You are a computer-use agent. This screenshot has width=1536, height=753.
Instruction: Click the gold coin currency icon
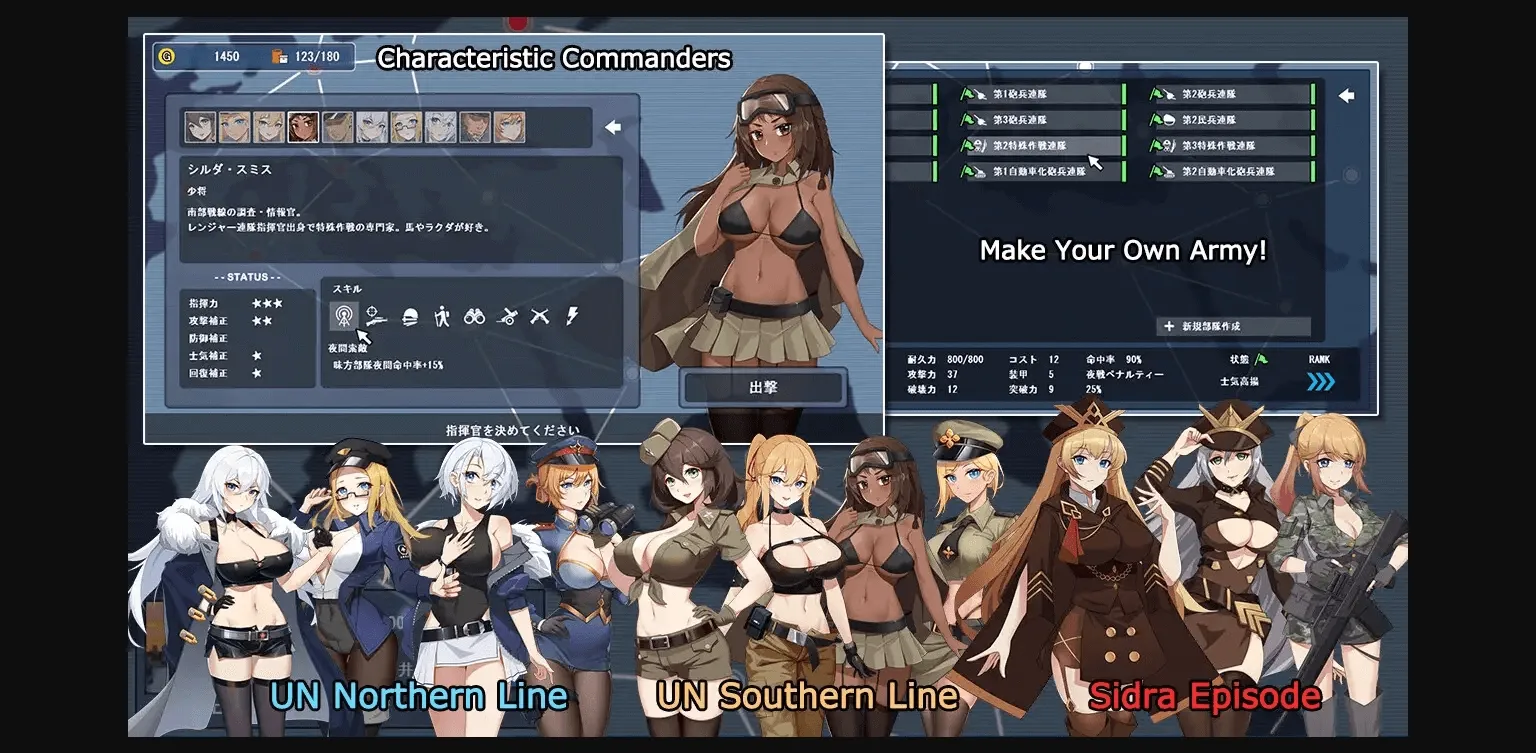(168, 57)
